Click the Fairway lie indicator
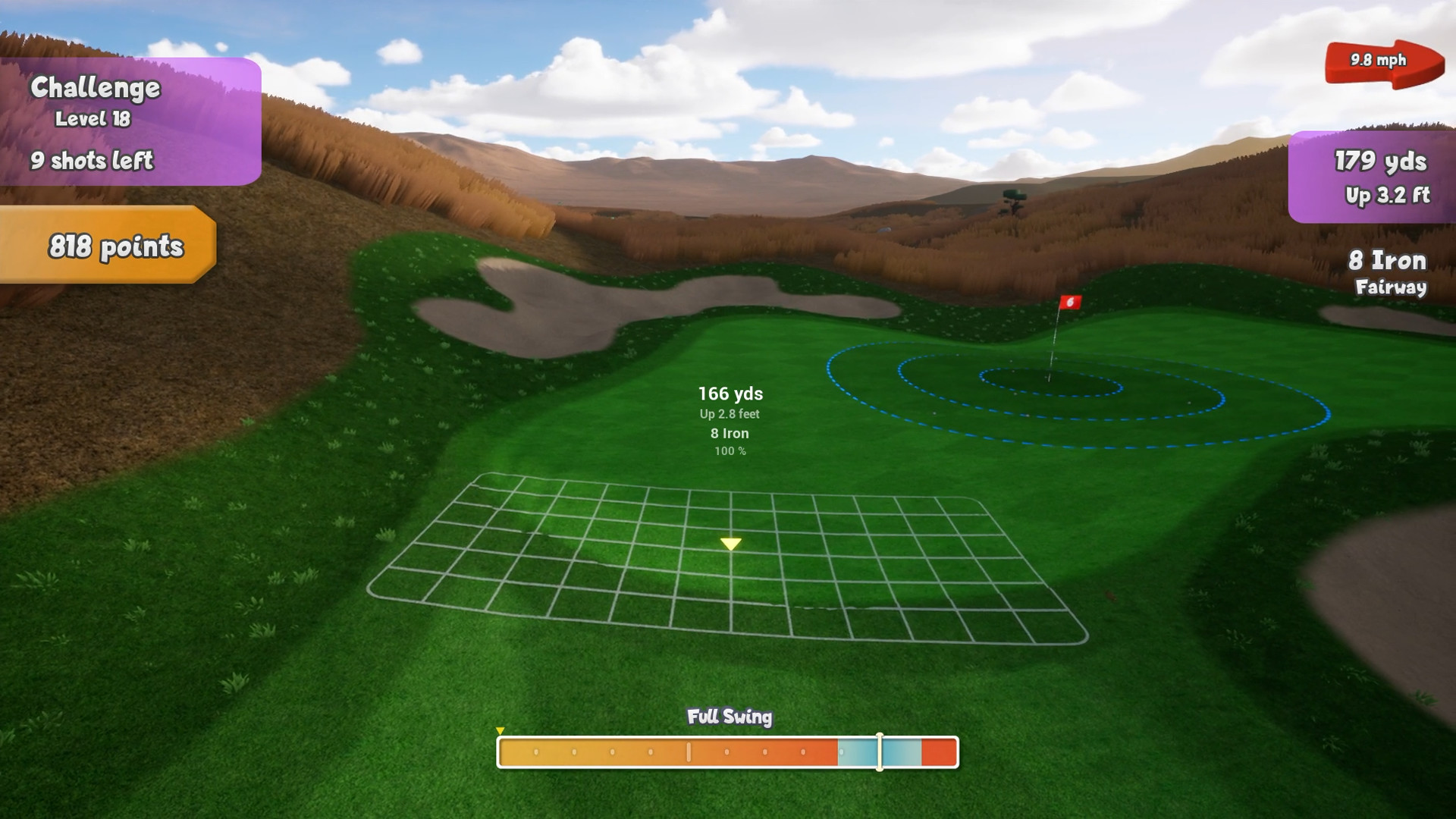1456x819 pixels. pyautogui.click(x=1392, y=288)
